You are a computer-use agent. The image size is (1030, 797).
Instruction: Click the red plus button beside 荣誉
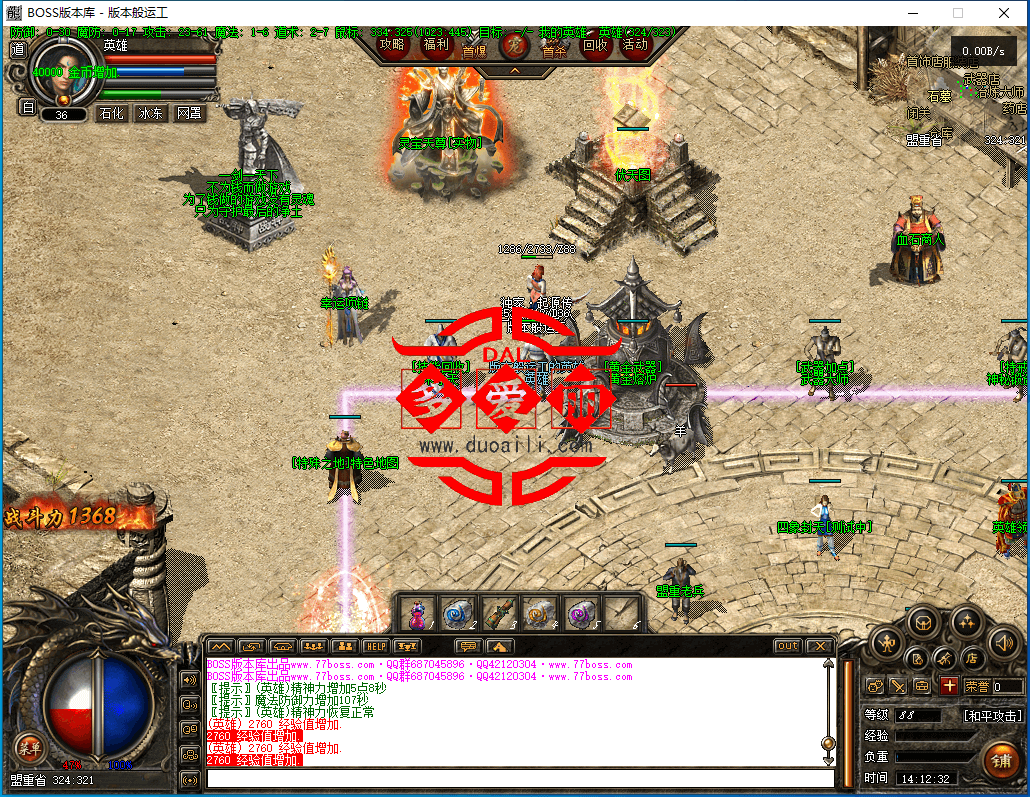click(x=949, y=686)
